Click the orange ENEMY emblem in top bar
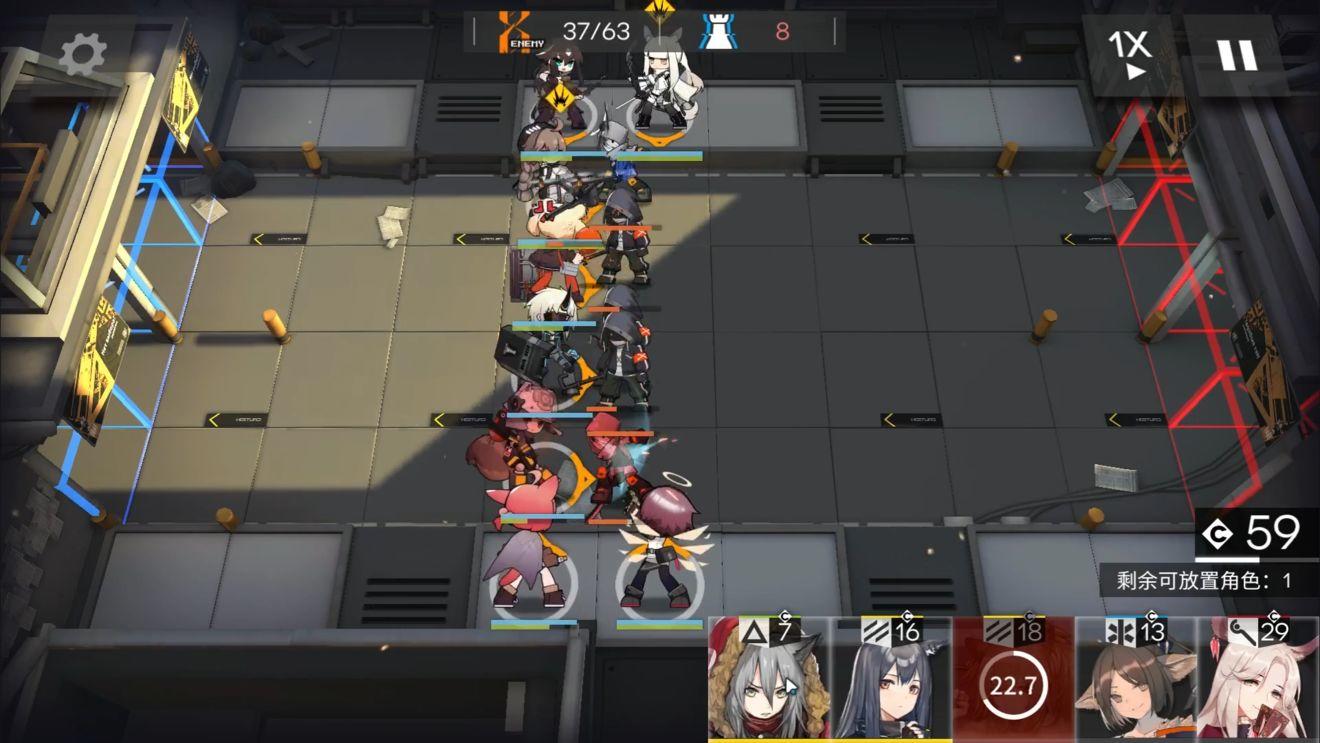 (x=516, y=29)
